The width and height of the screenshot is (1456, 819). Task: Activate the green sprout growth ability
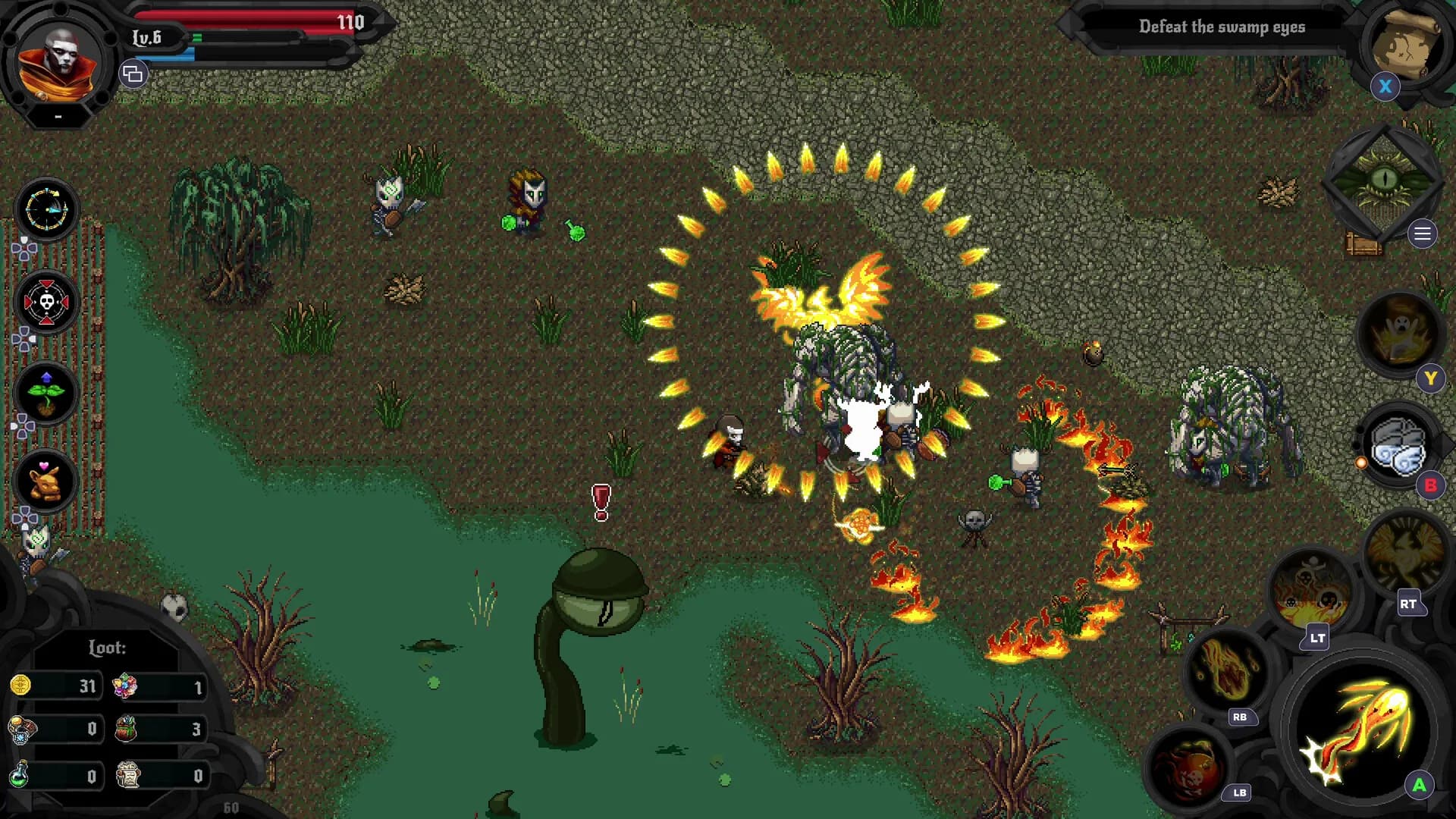46,393
